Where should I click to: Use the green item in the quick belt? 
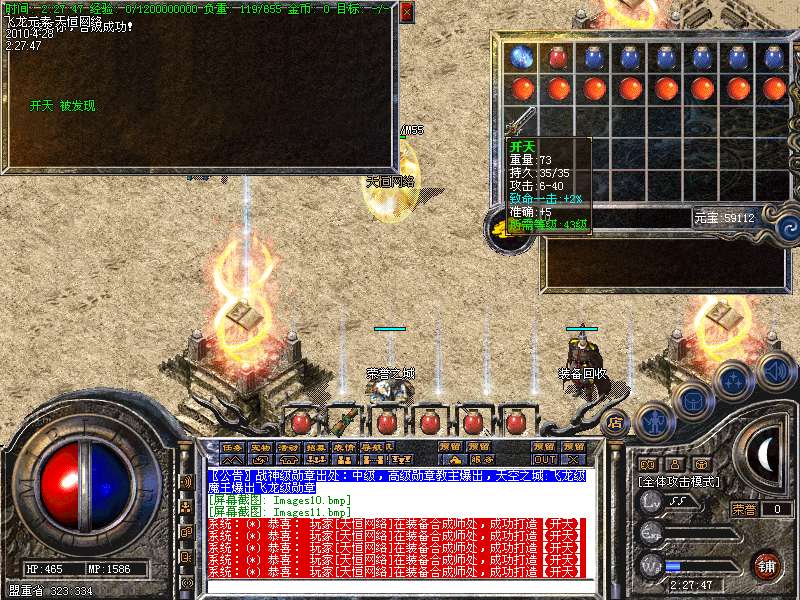click(344, 421)
